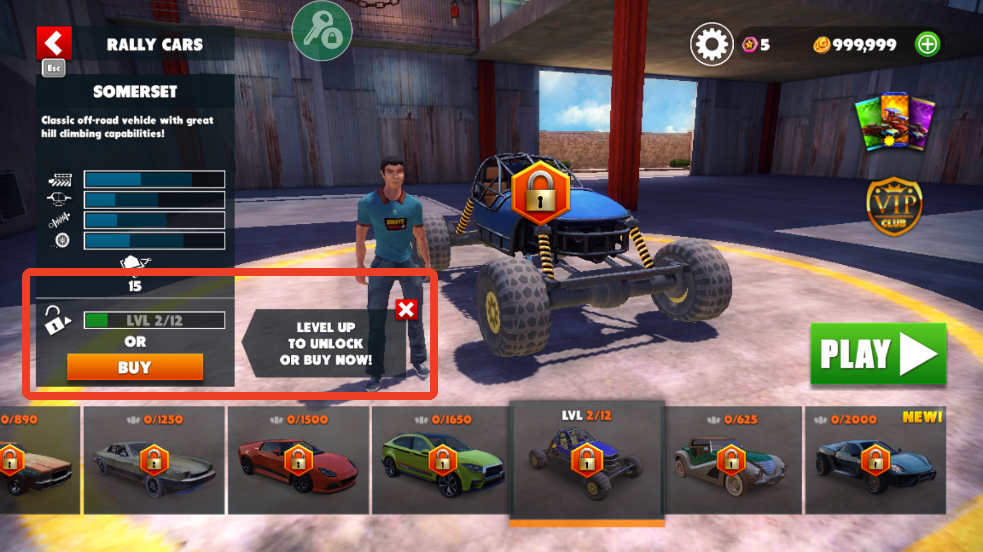Open the settings gear

[x=711, y=44]
